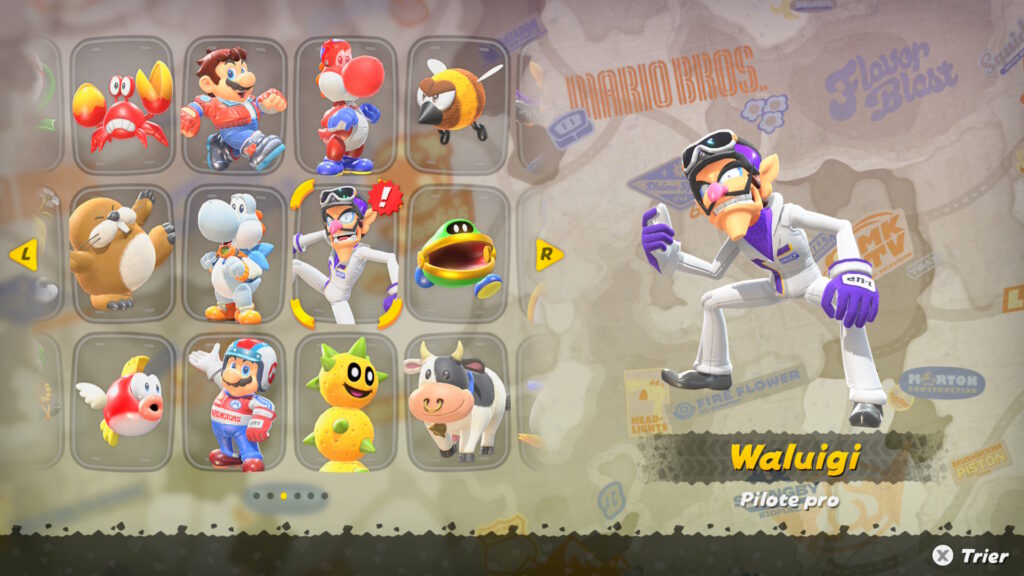1024x576 pixels.
Task: Select the Sidestepper crab character tile
Action: click(x=122, y=106)
